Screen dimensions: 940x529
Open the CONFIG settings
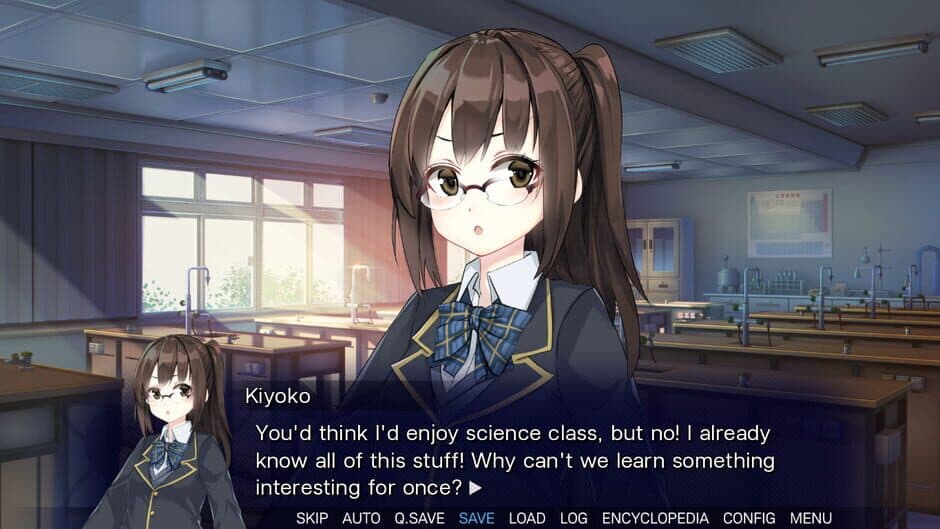tap(749, 518)
